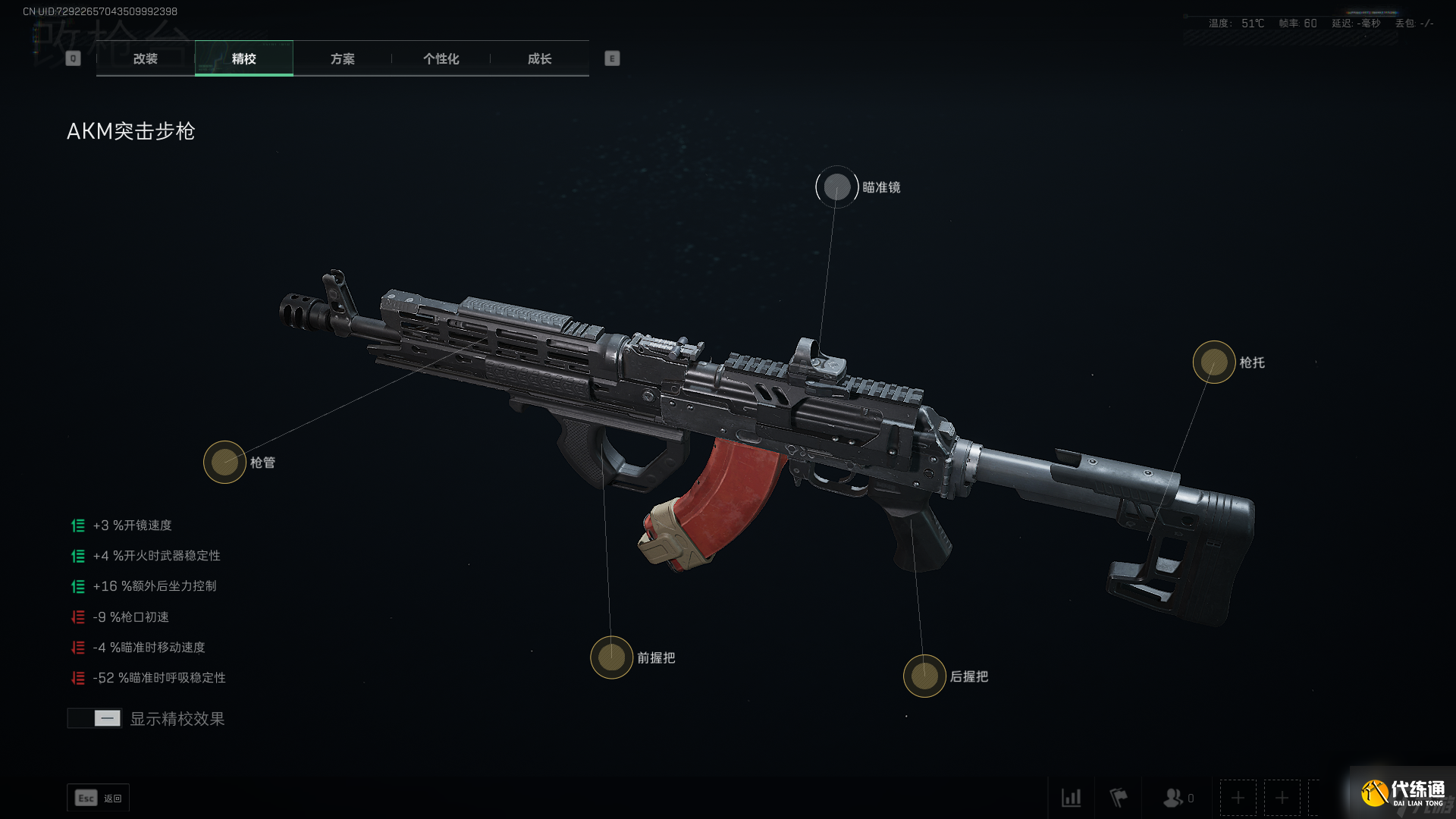Viewport: 1456px width, 819px height.
Task: Click the 返回 back button
Action: coord(99,798)
